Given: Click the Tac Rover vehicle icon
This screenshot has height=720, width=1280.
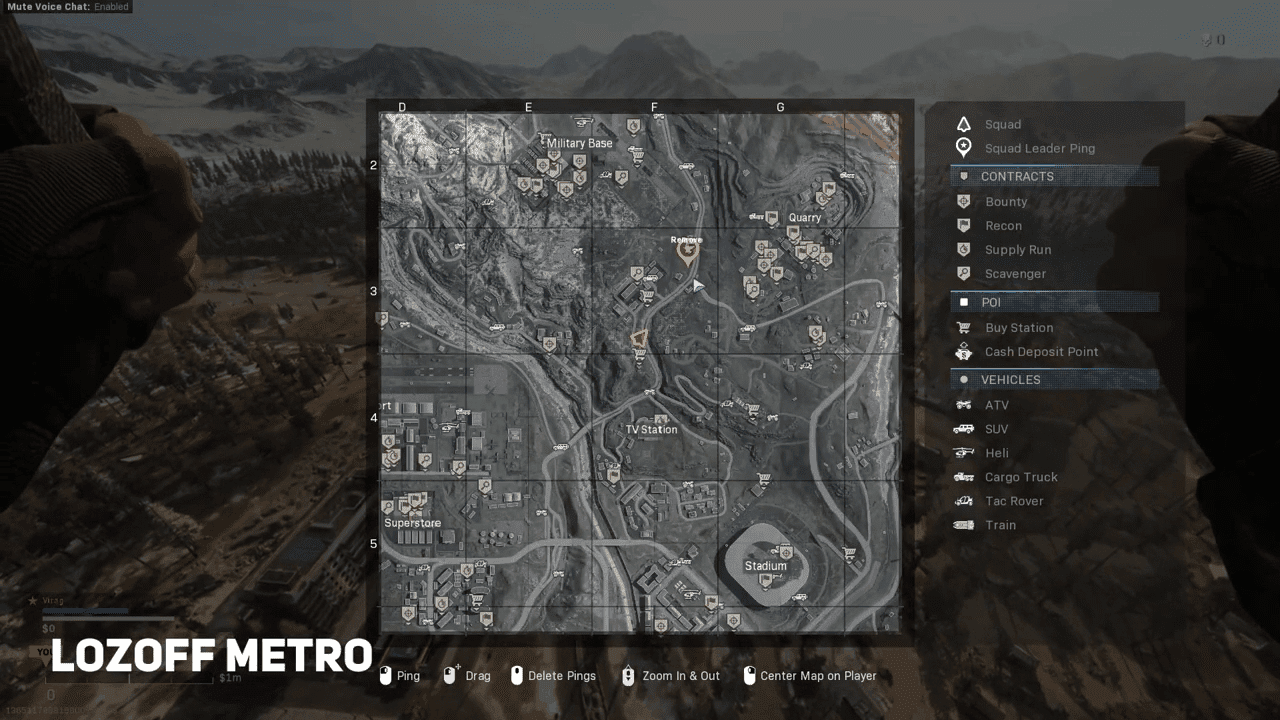Looking at the screenshot, I should point(963,500).
